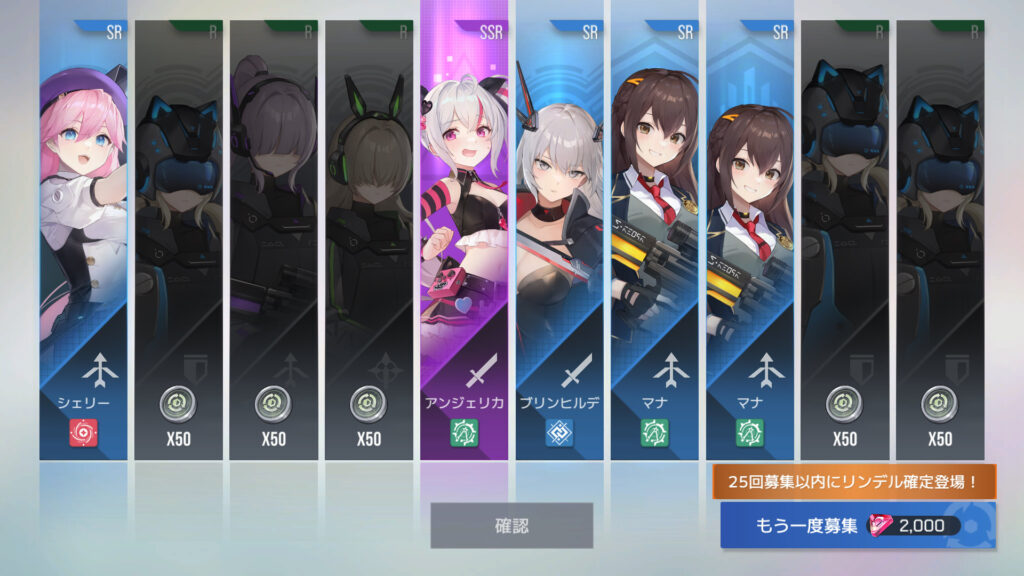Tap the 25回募集以内にリンデル確定登場 banner

point(854,482)
